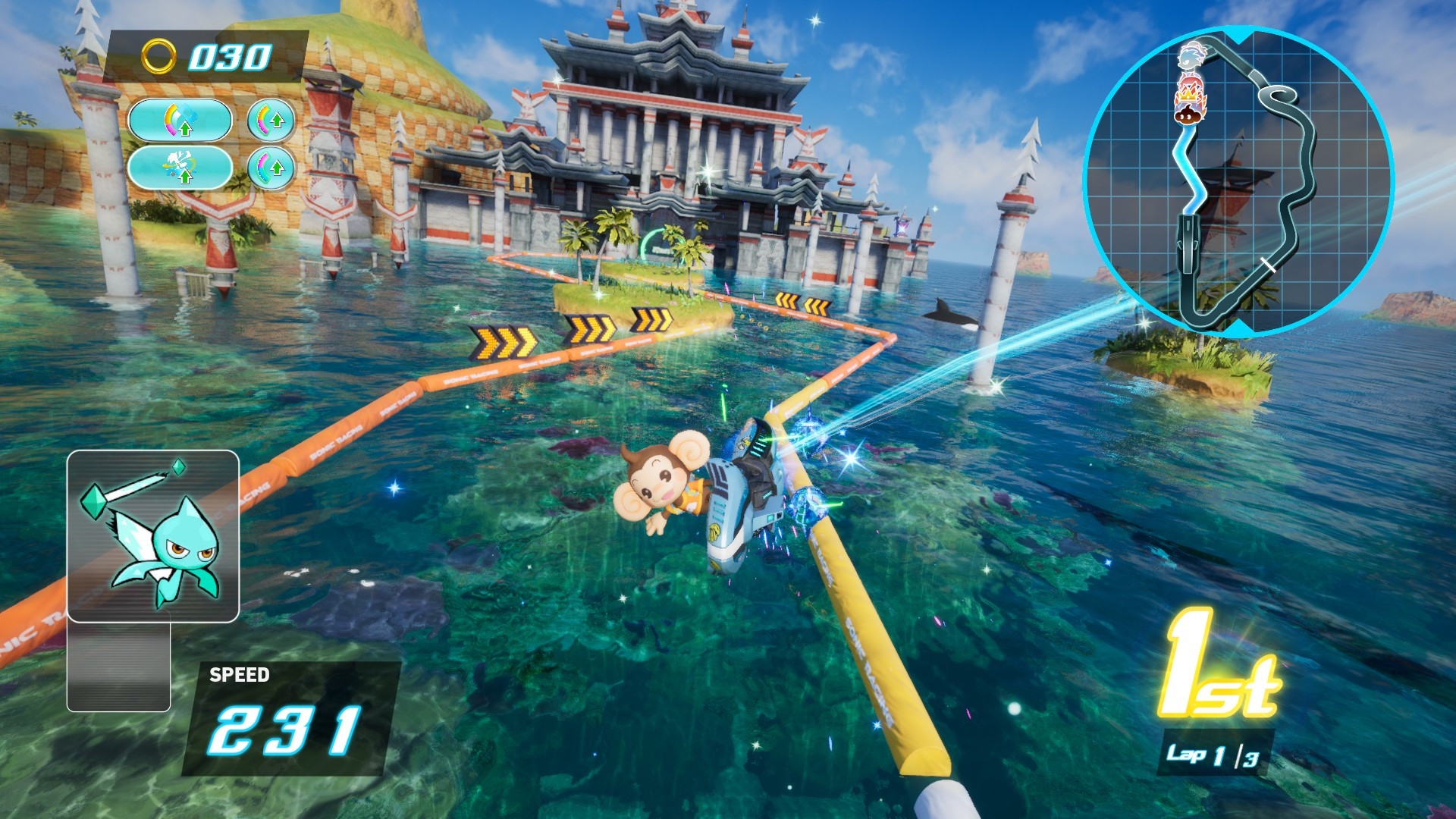The image size is (1456, 819).
Task: Select the cyan wisp item slot
Action: coord(152,536)
